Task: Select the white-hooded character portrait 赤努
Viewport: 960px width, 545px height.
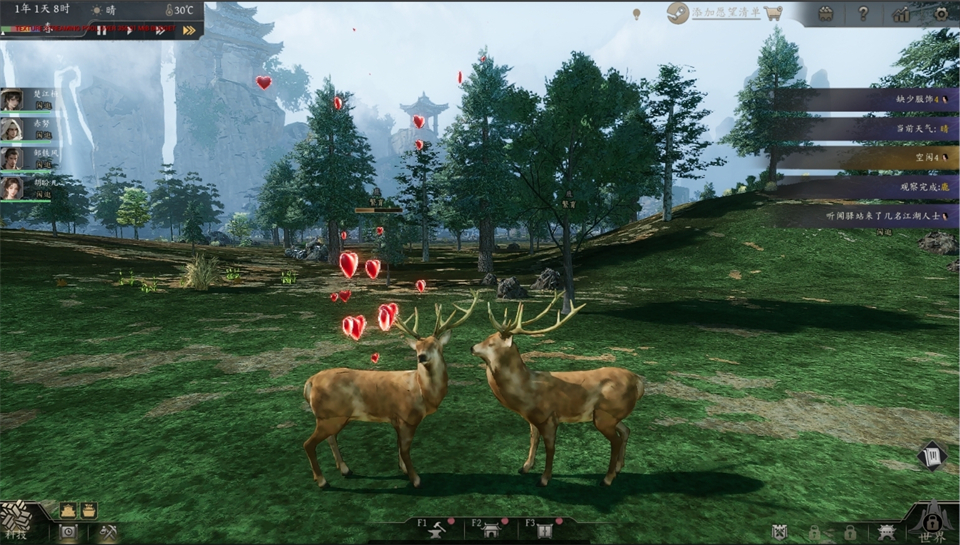Action: coord(12,129)
